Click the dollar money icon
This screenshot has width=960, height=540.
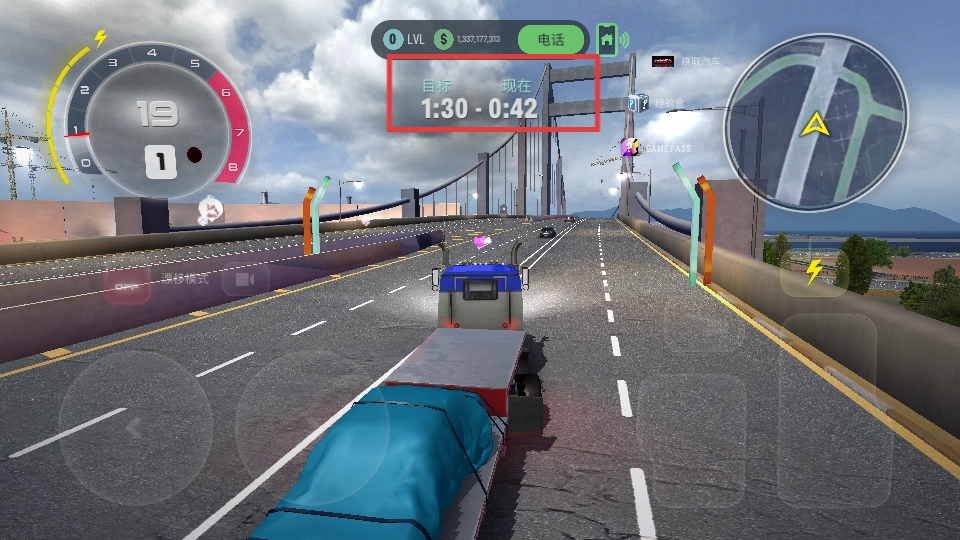(x=443, y=40)
